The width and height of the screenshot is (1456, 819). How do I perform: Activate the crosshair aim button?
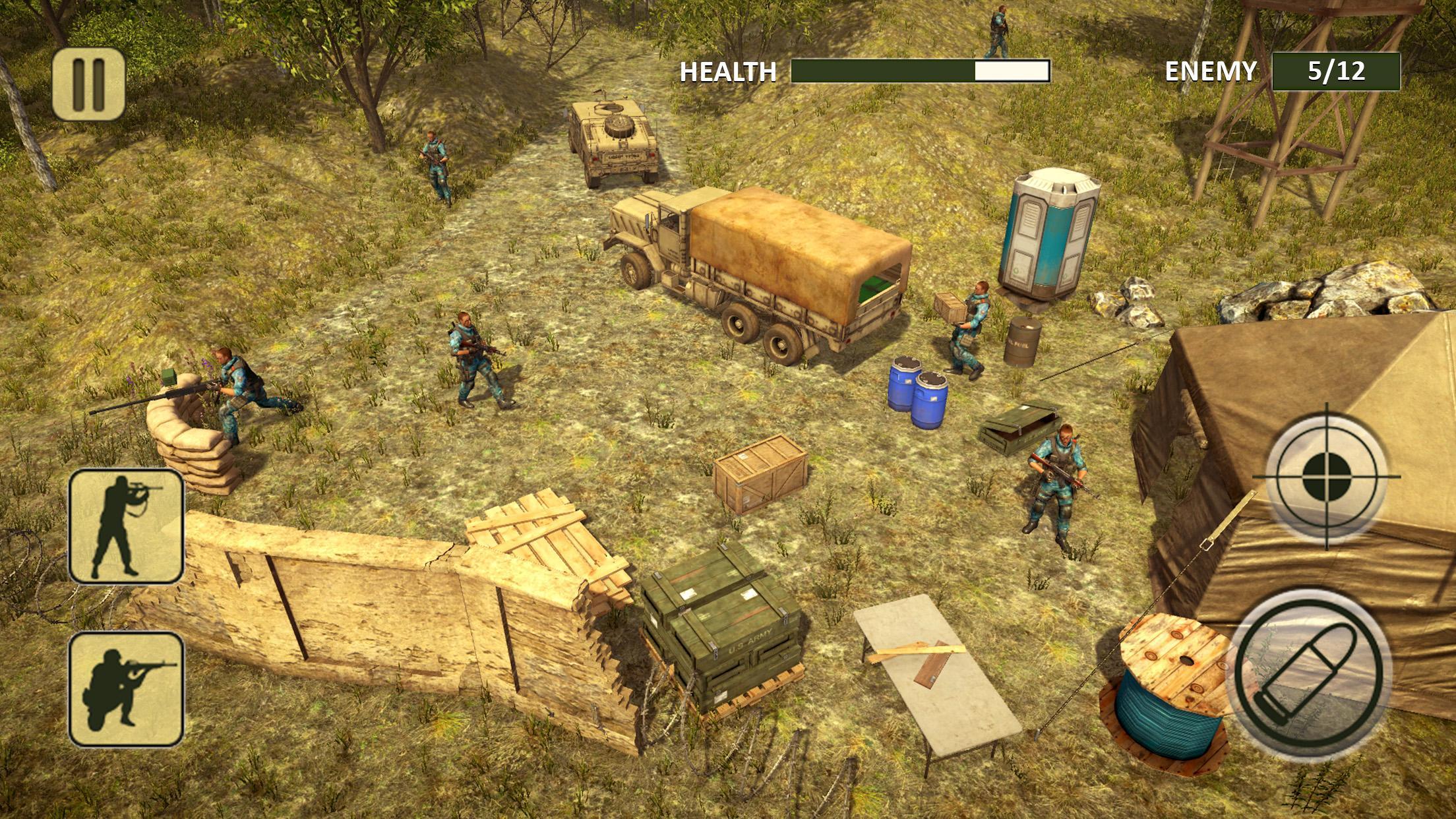[x=1326, y=476]
